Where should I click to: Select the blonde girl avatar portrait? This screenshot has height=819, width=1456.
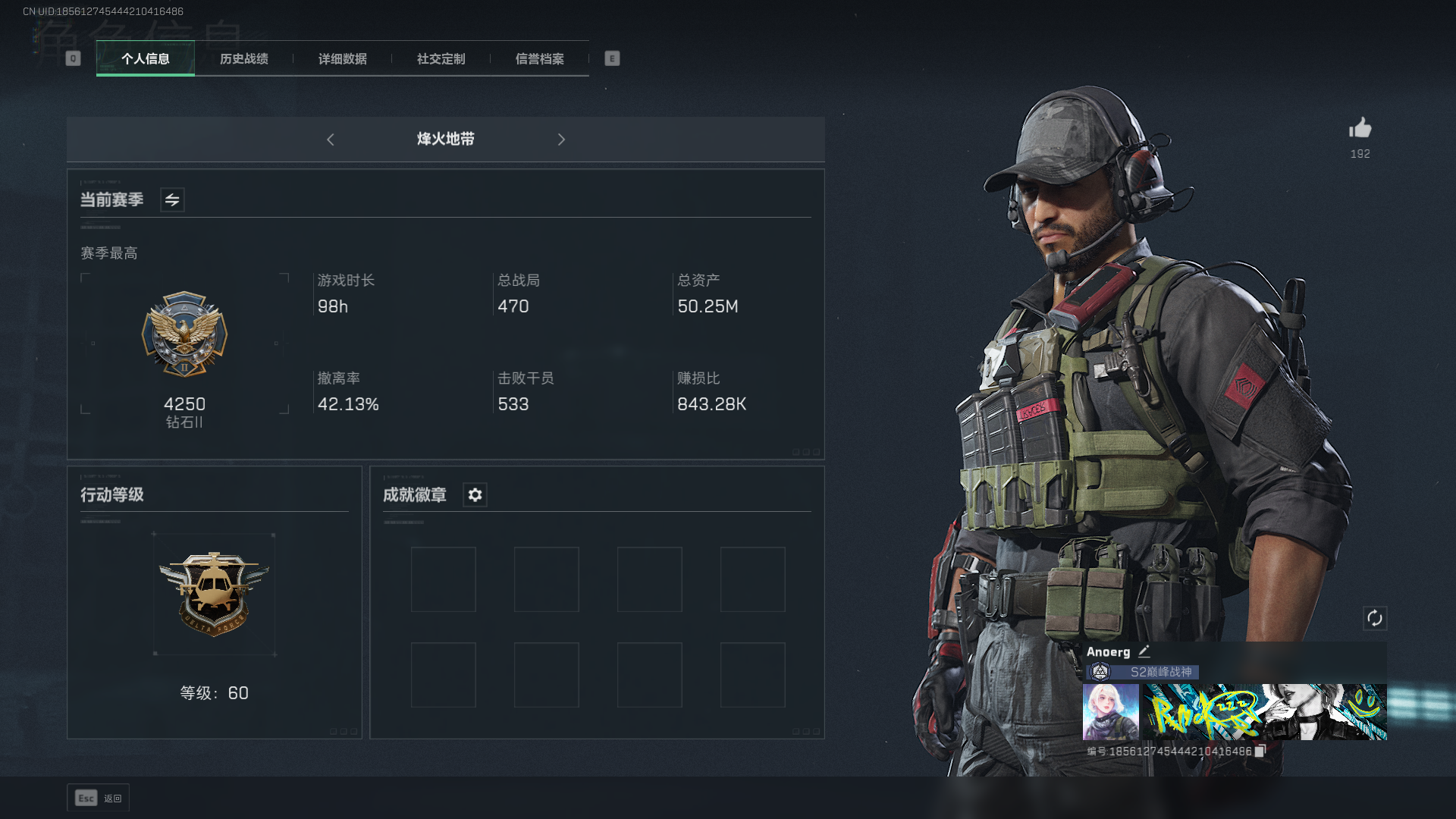pos(1110,712)
